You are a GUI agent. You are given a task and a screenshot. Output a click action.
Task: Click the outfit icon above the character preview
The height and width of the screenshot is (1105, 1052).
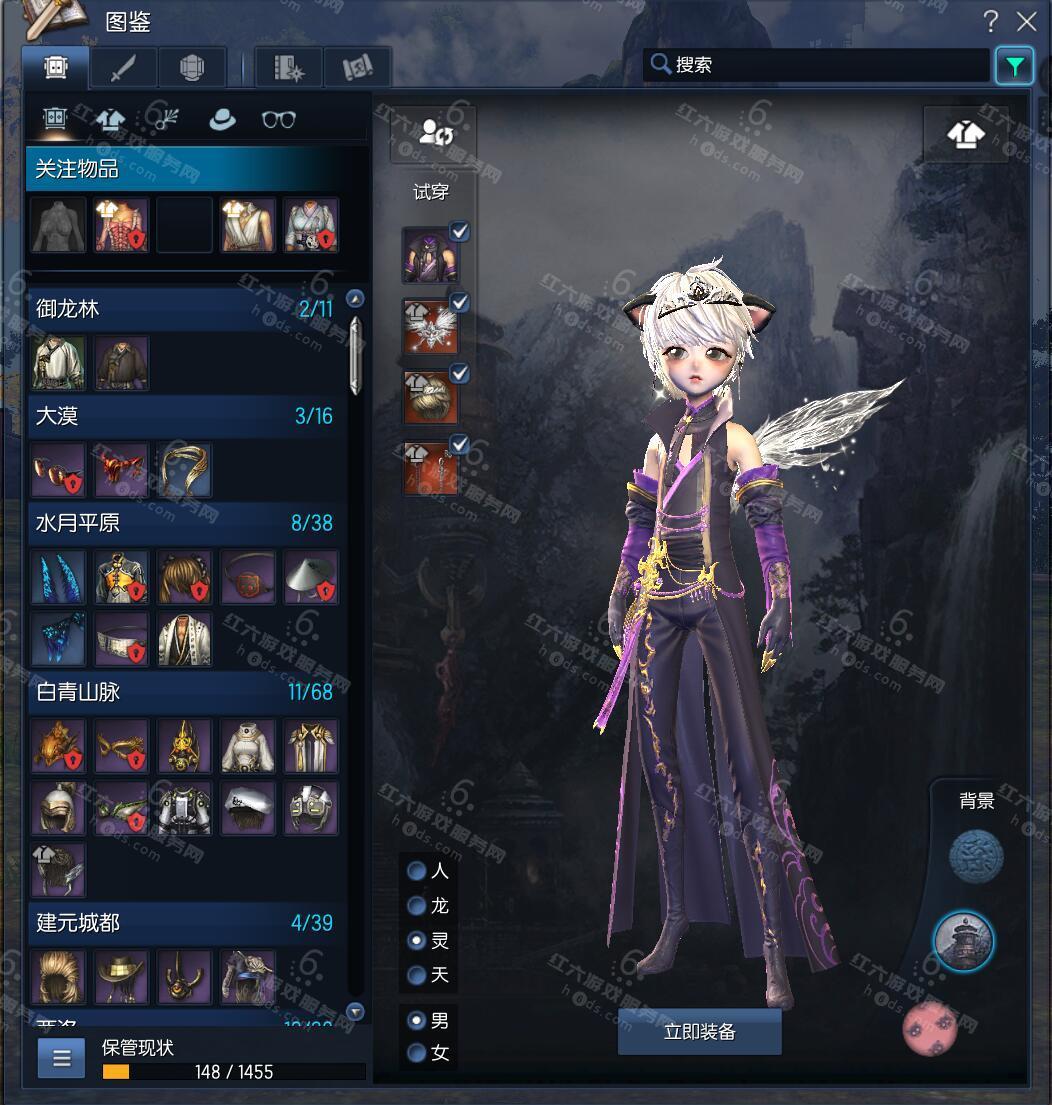pos(965,133)
